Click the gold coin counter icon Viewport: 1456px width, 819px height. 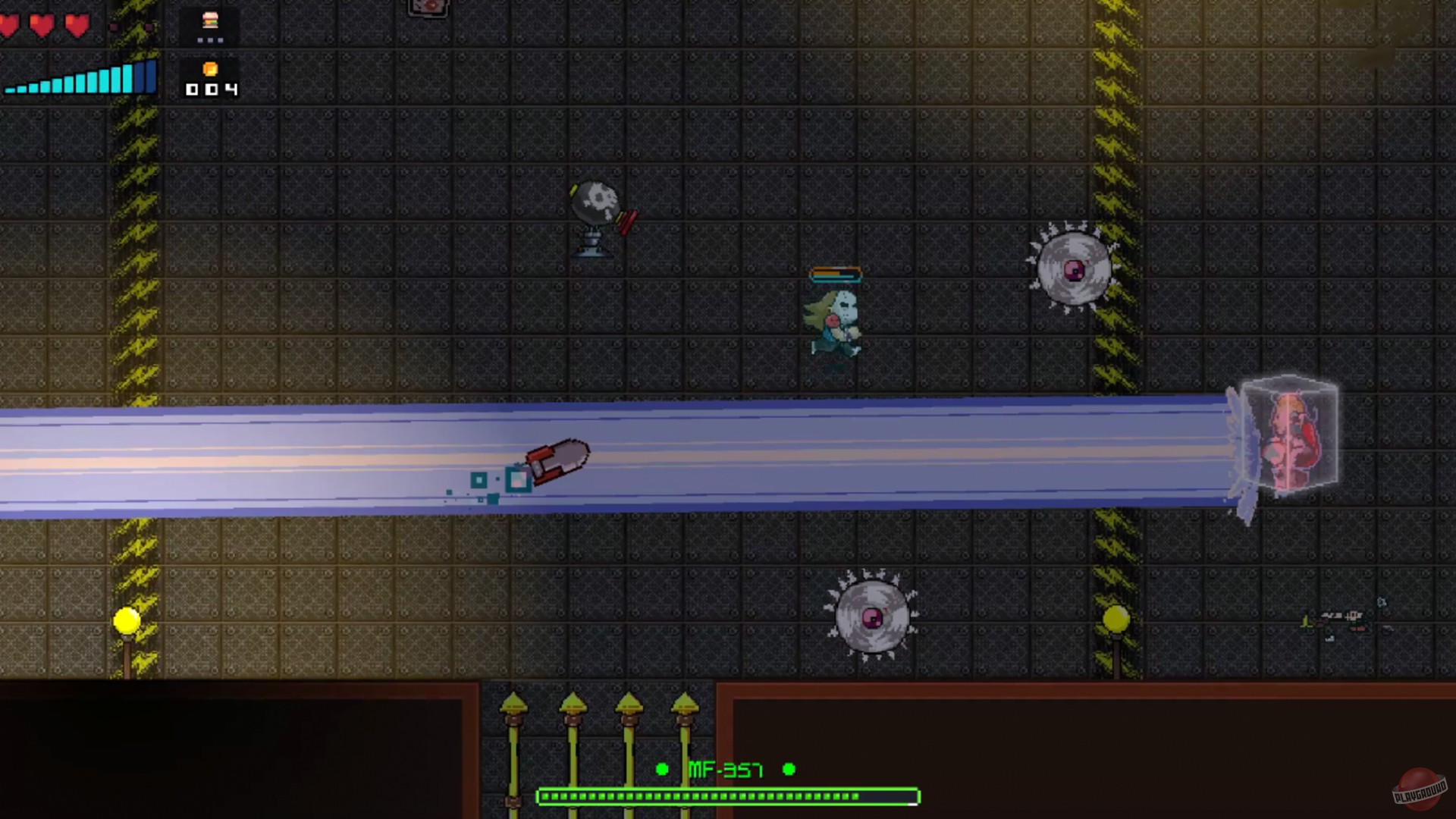click(209, 70)
